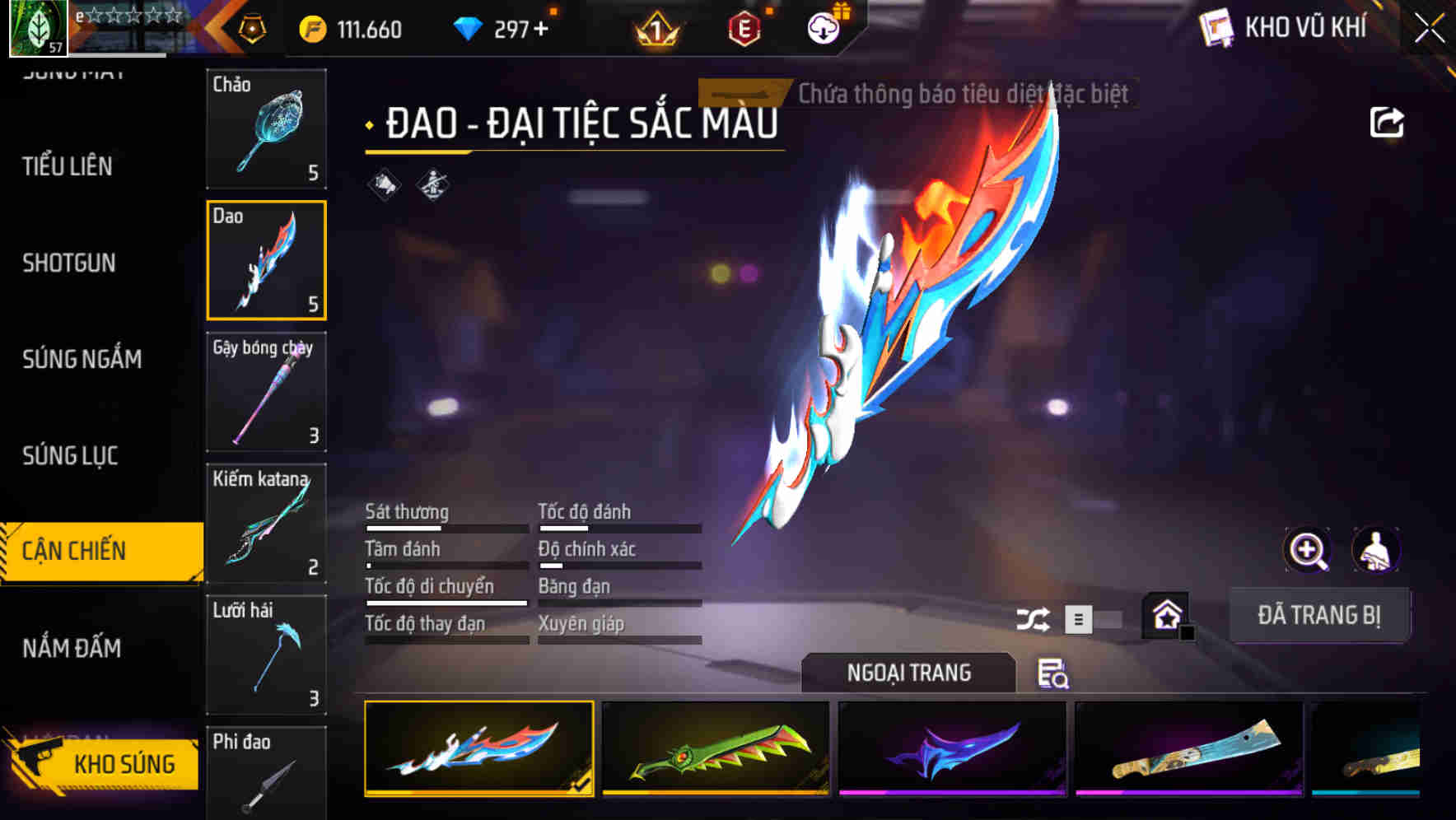
Task: Click the share weapon icon
Action: pyautogui.click(x=1387, y=120)
